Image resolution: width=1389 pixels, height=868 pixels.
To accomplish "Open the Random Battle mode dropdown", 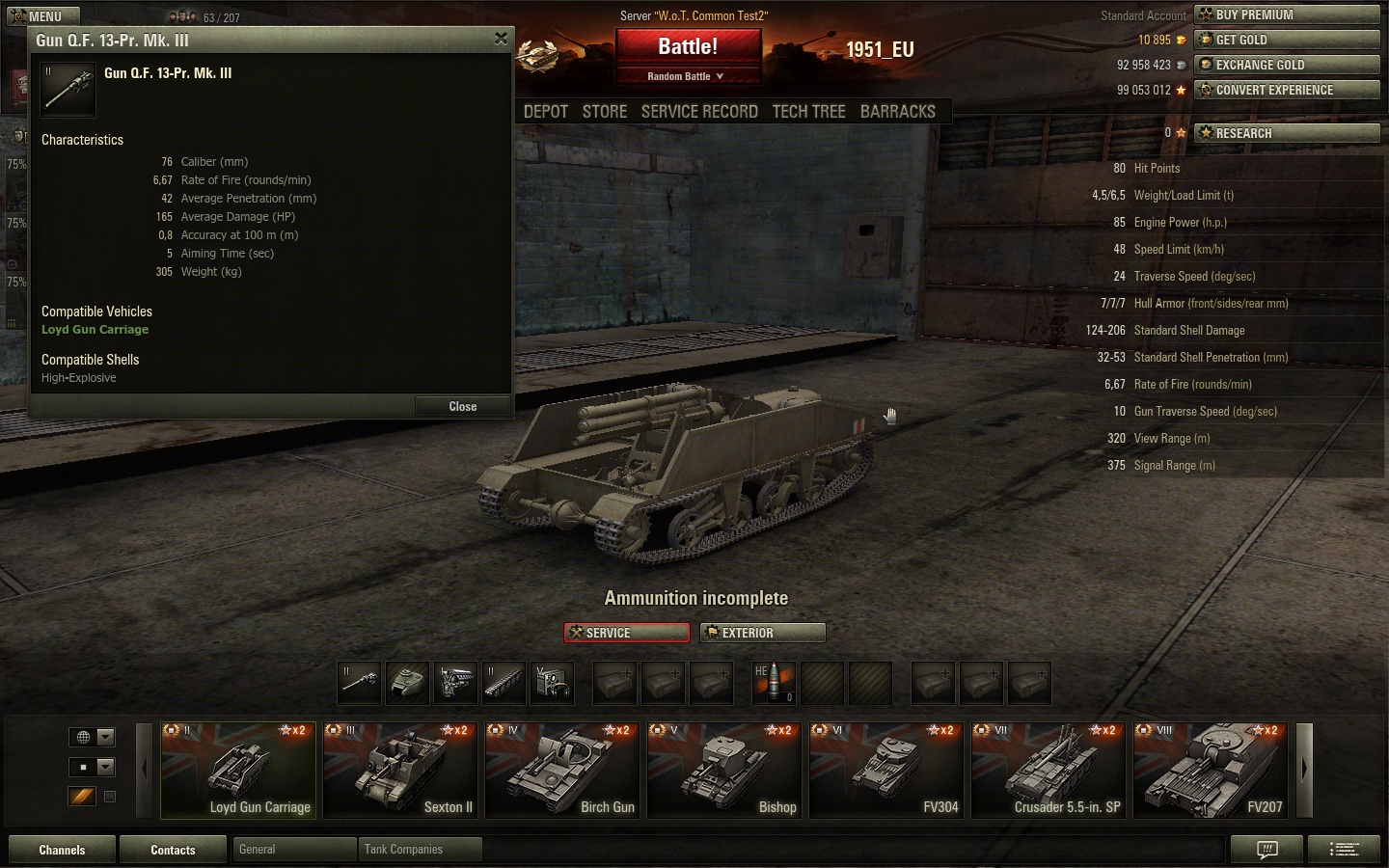I will 687,76.
